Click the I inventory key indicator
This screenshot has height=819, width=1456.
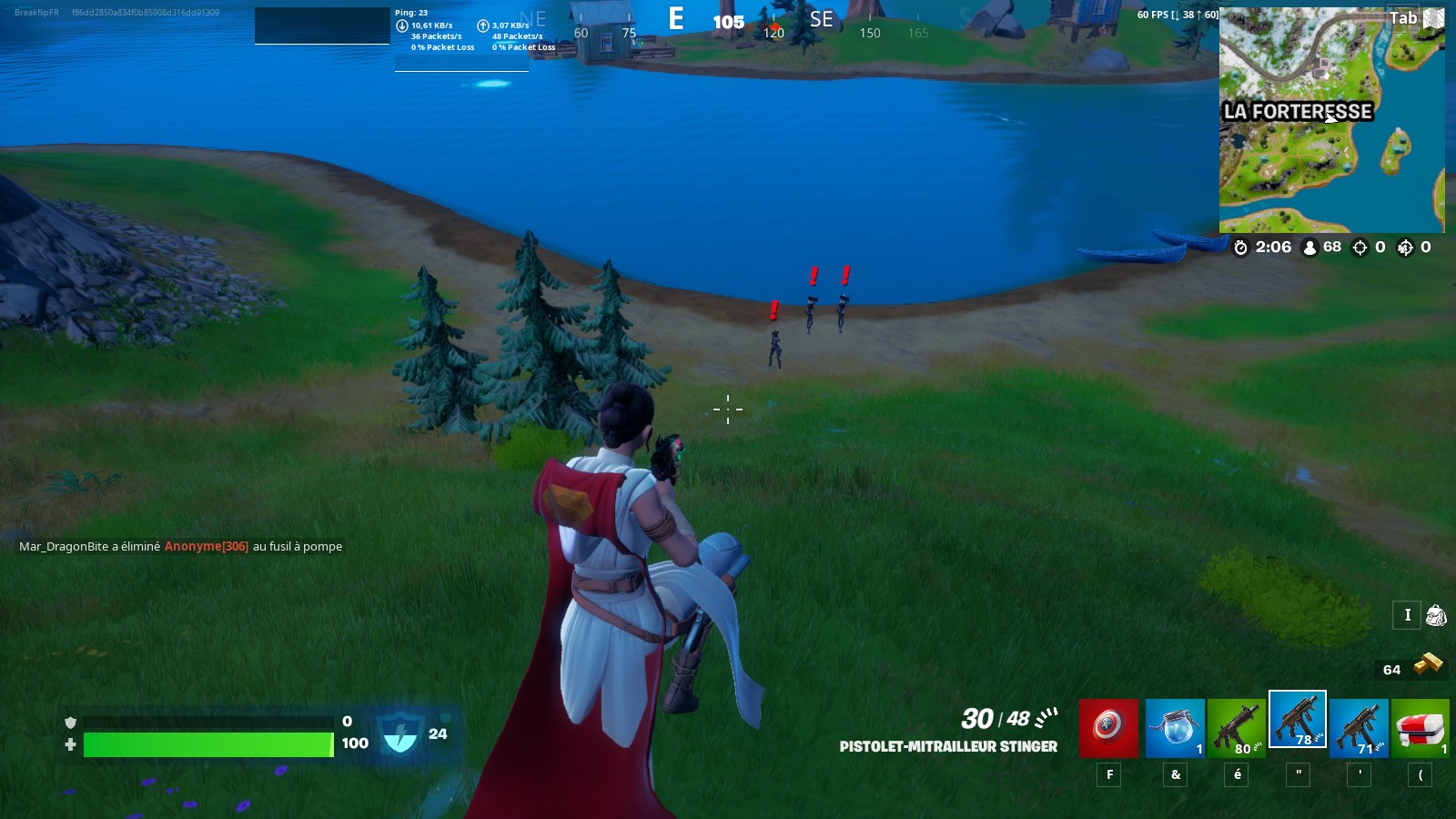coord(1406,616)
